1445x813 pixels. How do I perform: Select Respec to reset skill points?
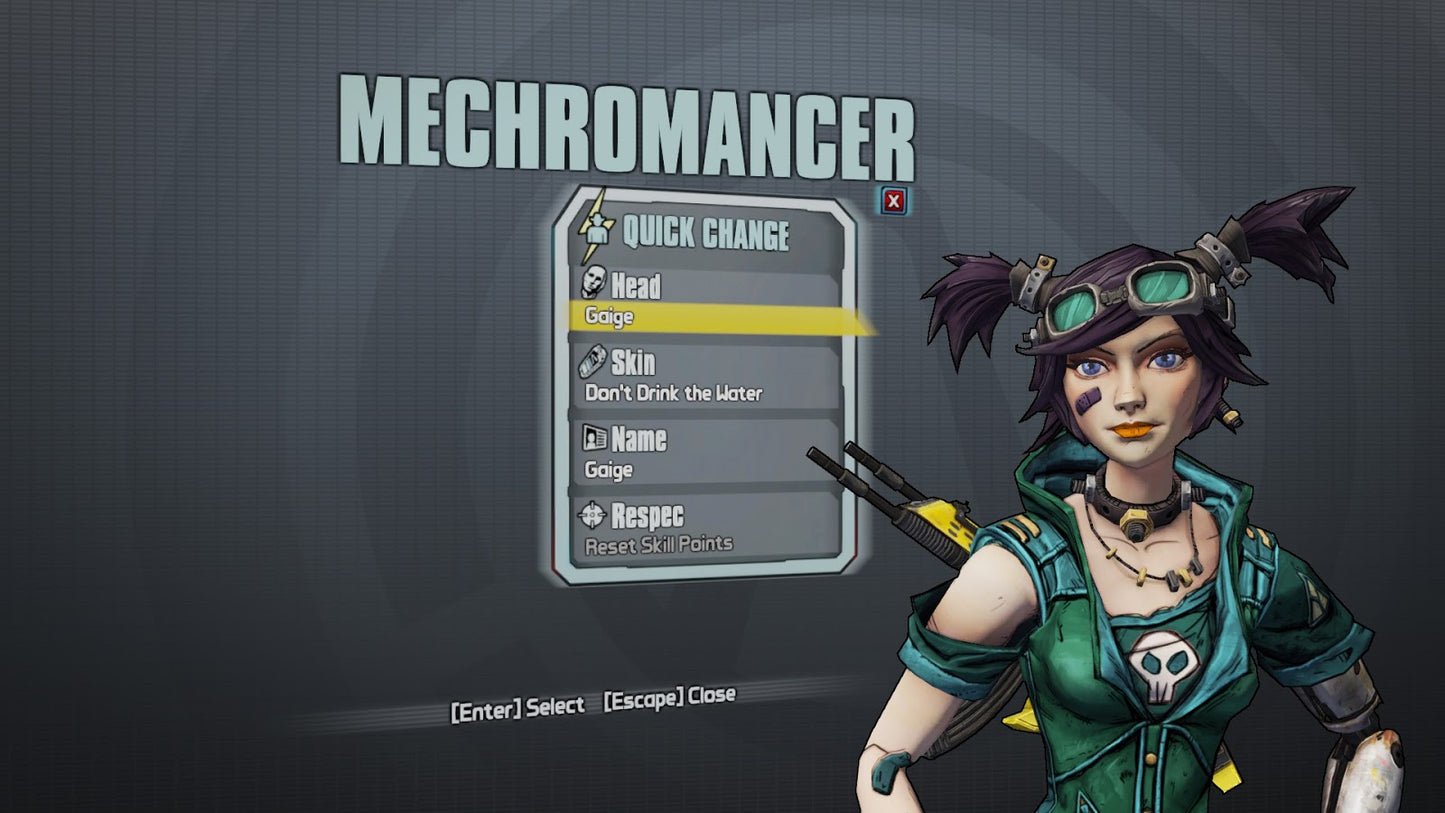click(x=705, y=528)
